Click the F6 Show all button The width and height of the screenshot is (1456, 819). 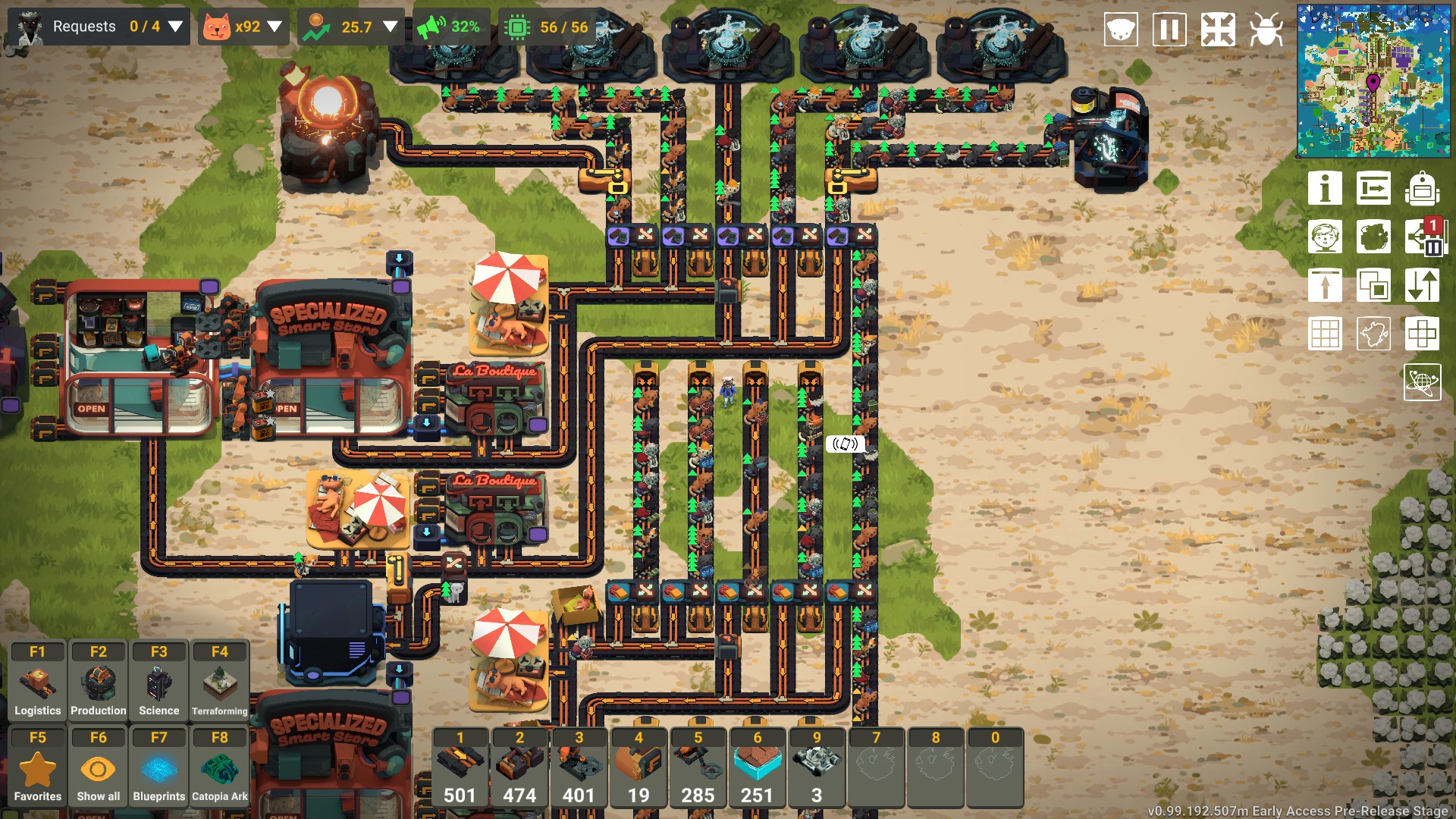[x=98, y=764]
